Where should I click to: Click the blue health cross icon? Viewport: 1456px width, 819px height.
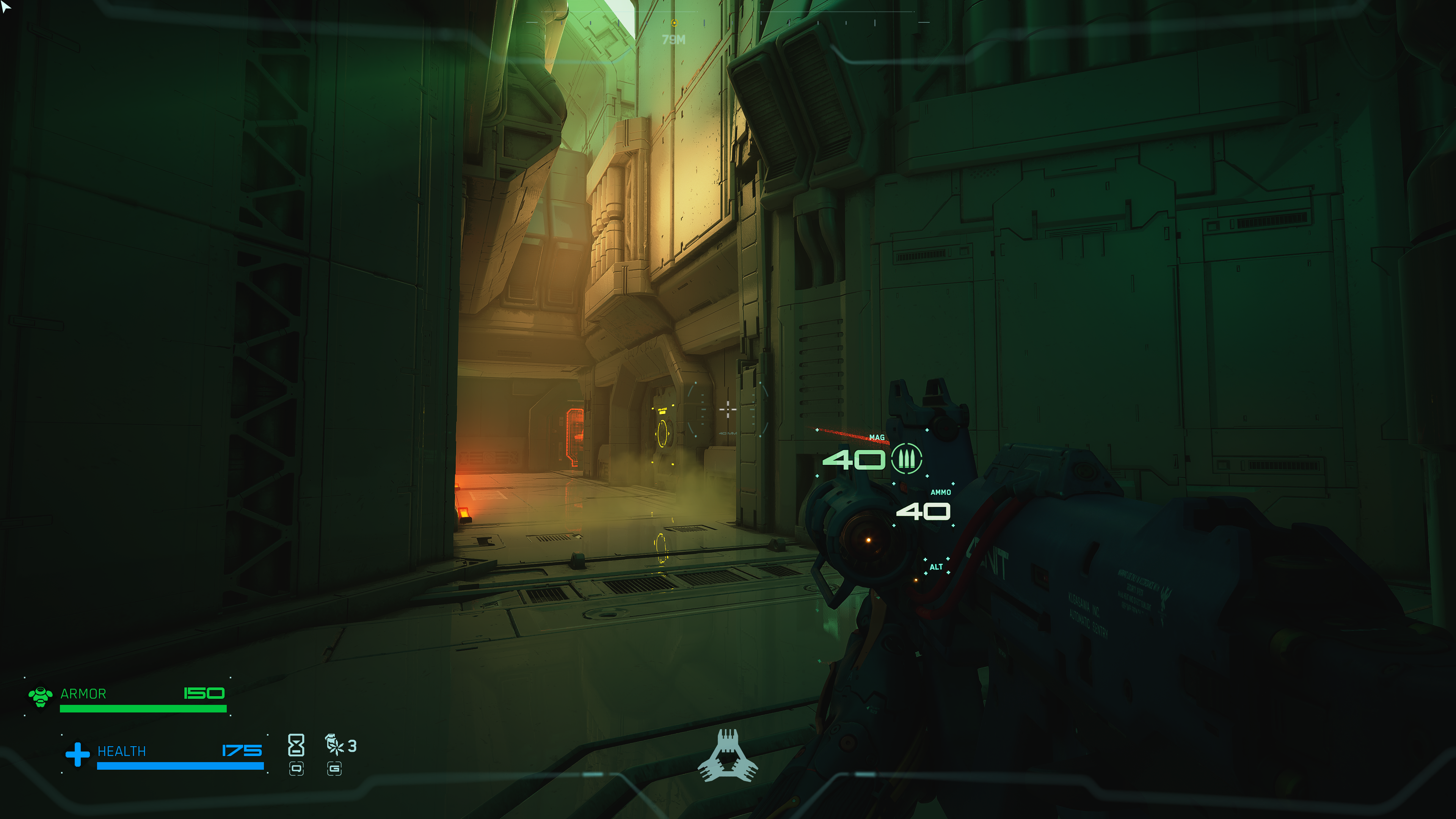click(x=77, y=754)
